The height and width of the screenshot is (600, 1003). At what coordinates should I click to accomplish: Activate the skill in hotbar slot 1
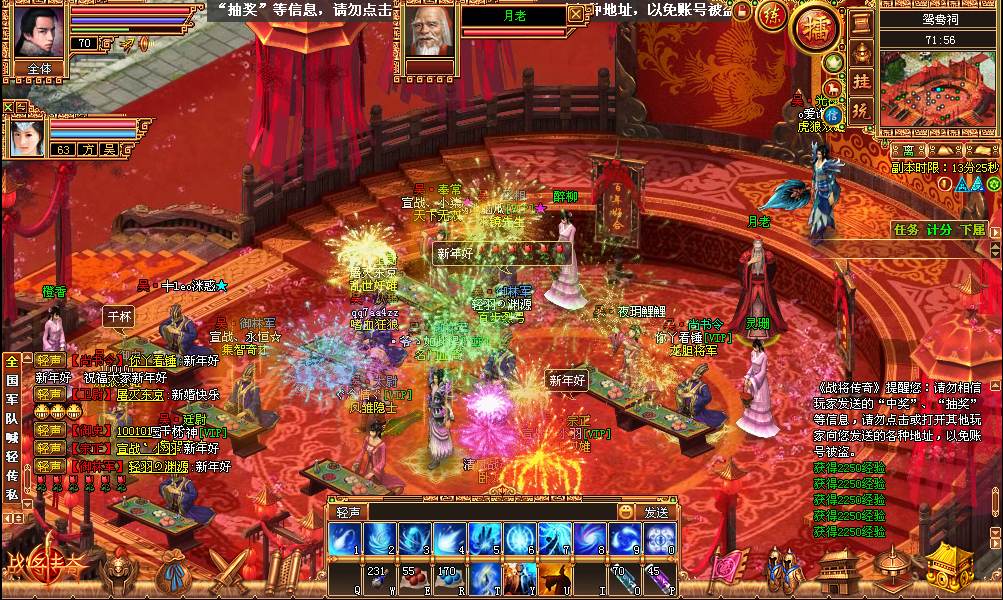point(345,539)
